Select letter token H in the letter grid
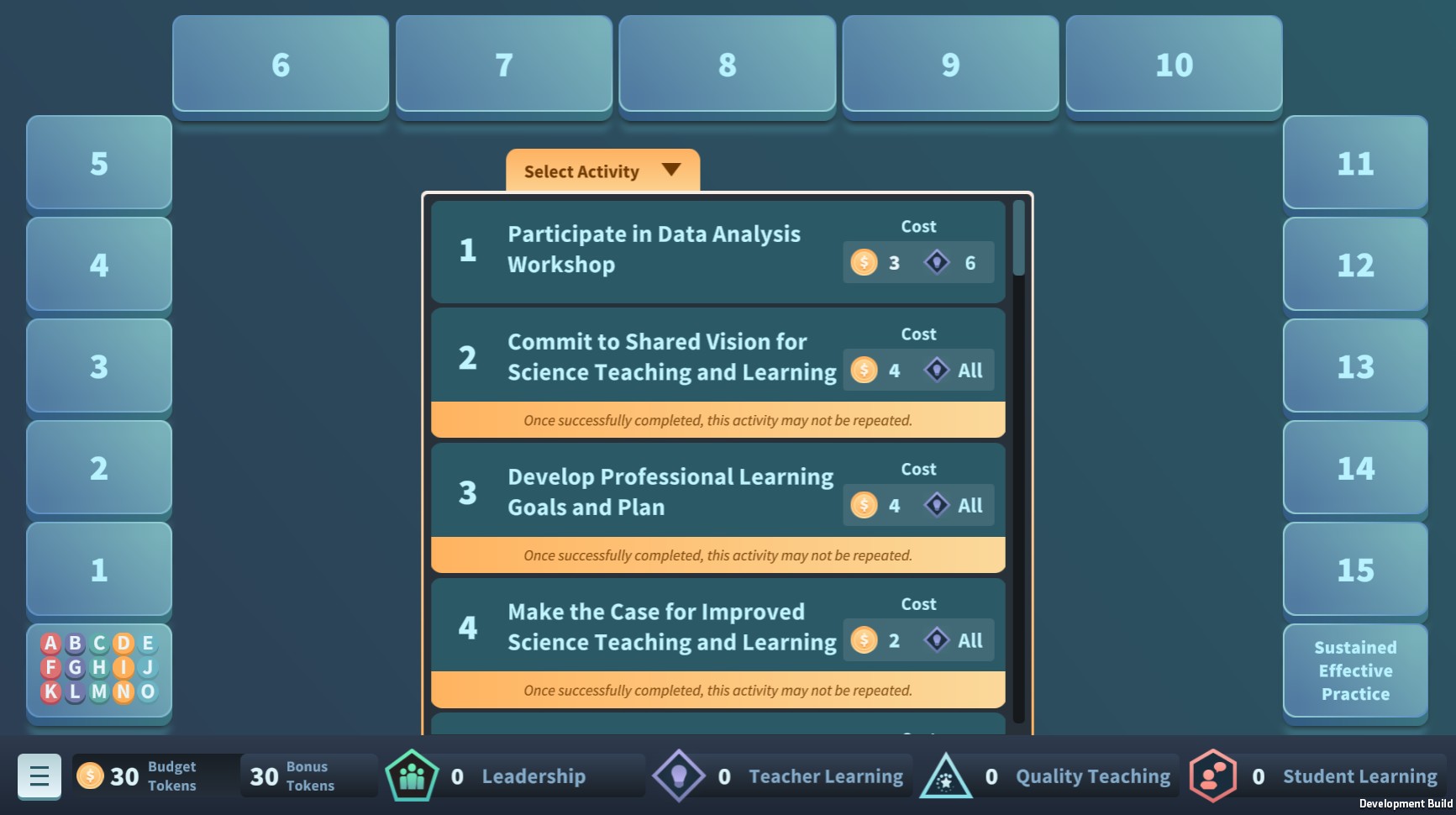The image size is (1456, 815). pos(99,669)
